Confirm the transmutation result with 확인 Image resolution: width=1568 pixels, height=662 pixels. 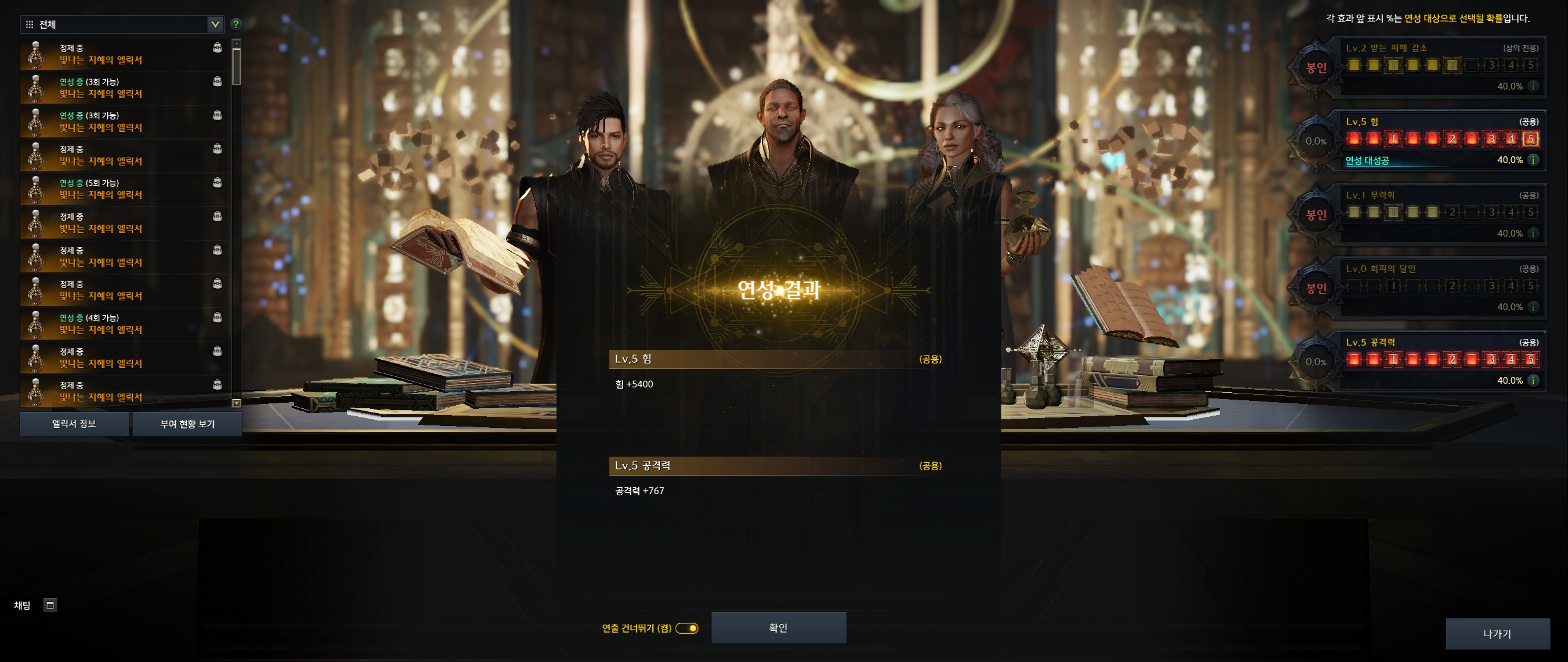778,628
